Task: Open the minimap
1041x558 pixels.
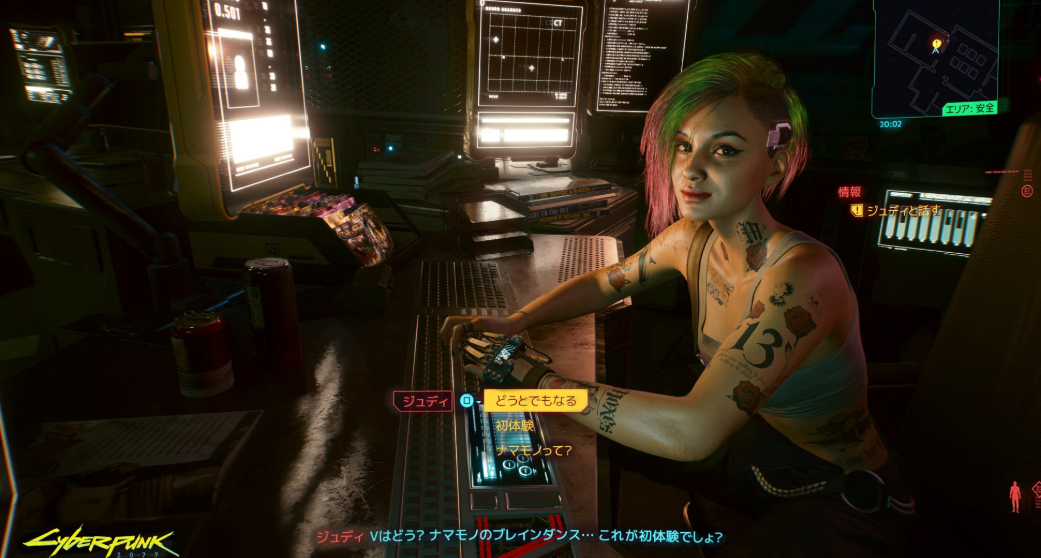Action: (x=934, y=57)
